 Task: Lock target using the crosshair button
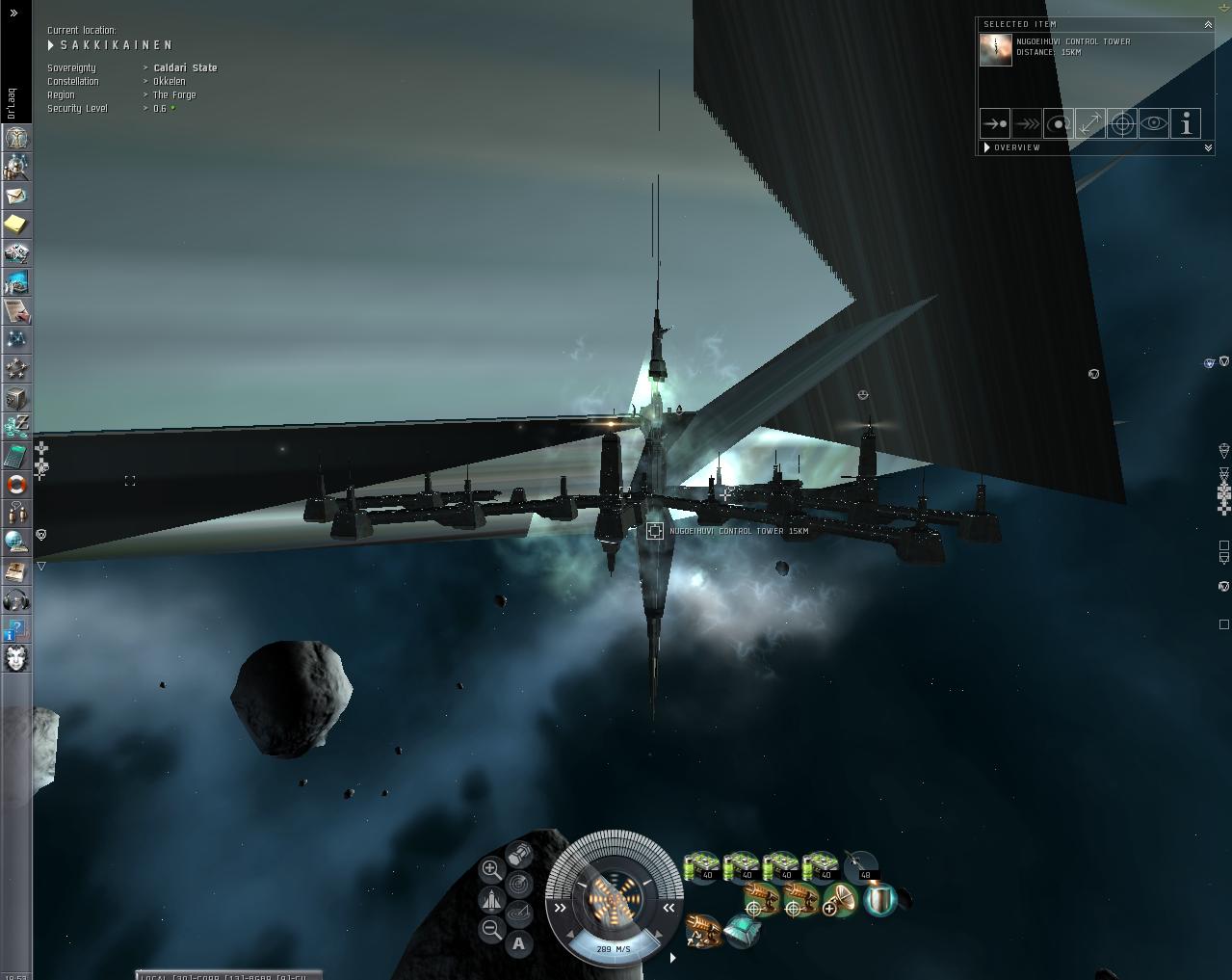tap(1121, 123)
